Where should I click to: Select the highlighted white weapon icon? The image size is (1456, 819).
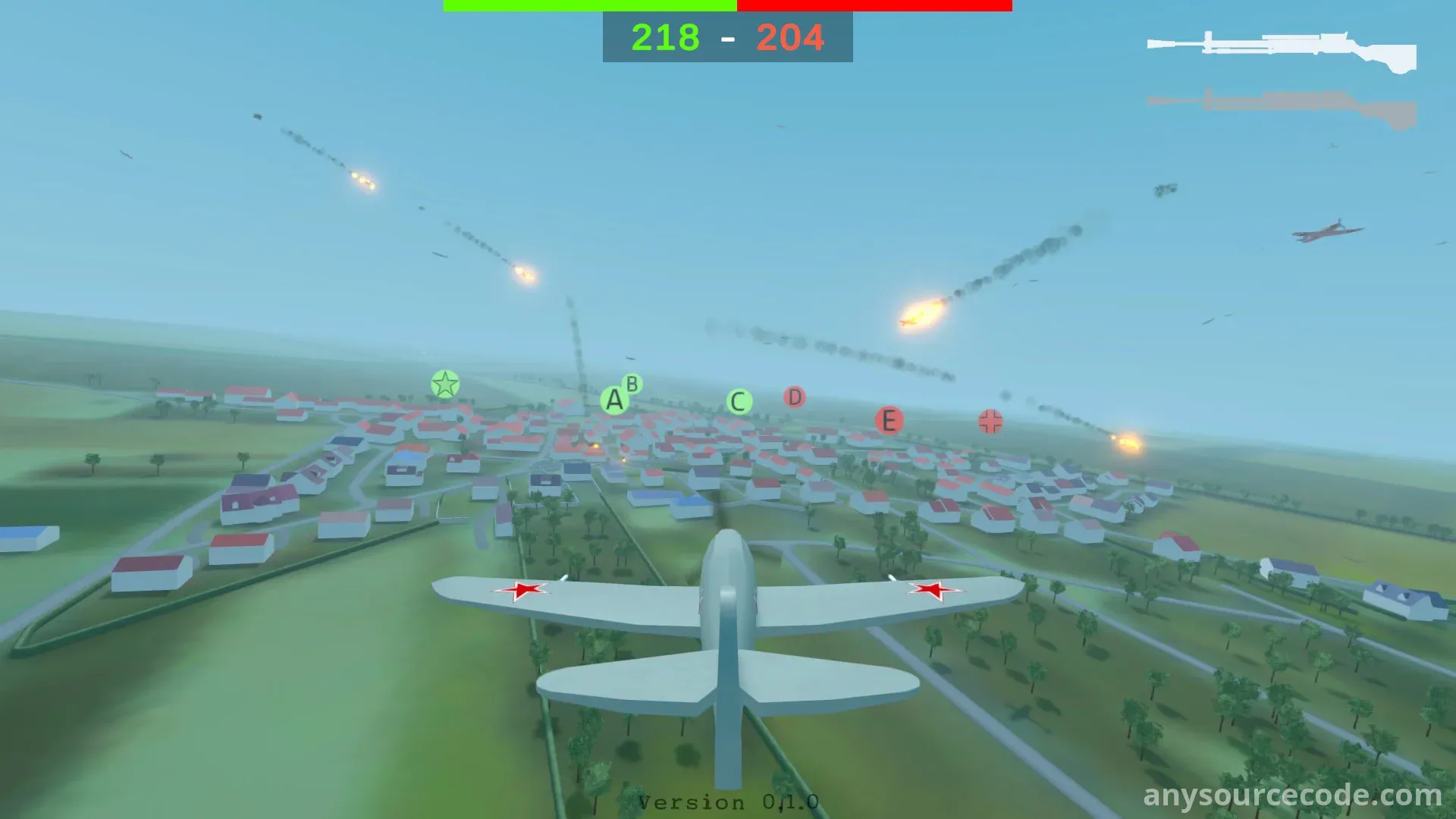(1282, 50)
